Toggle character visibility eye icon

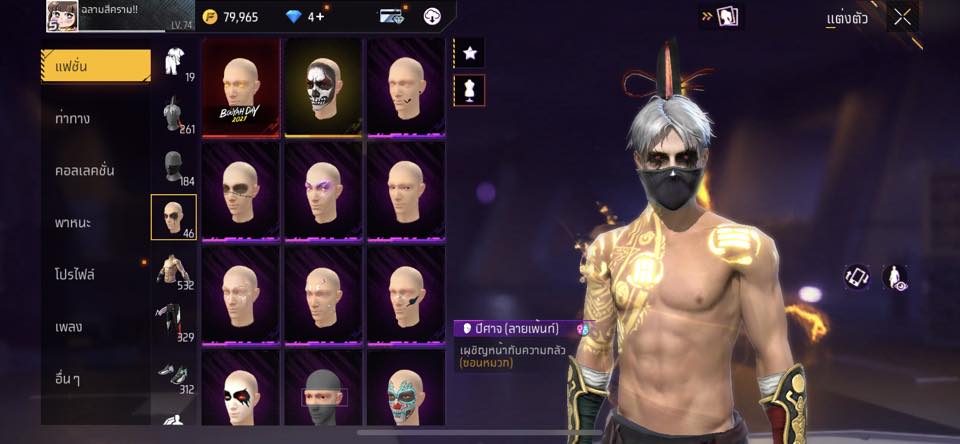895,278
